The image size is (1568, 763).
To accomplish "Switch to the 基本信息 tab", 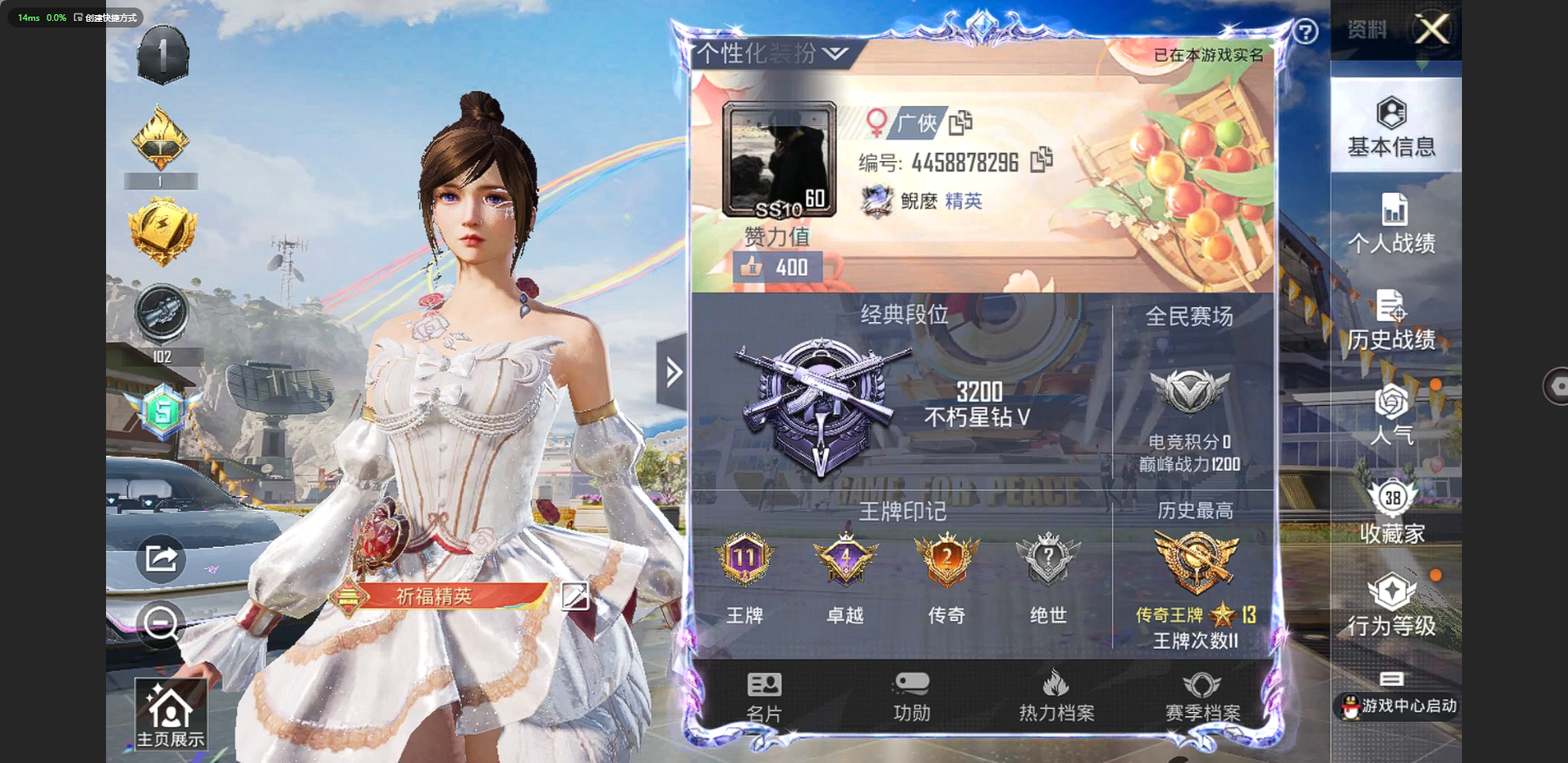I will (1392, 127).
